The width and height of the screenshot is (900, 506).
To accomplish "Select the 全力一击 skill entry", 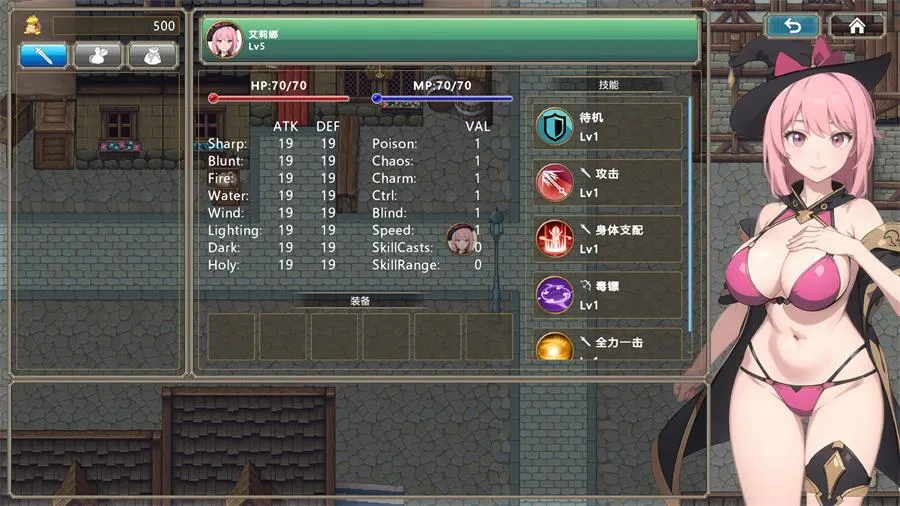I will tap(608, 345).
